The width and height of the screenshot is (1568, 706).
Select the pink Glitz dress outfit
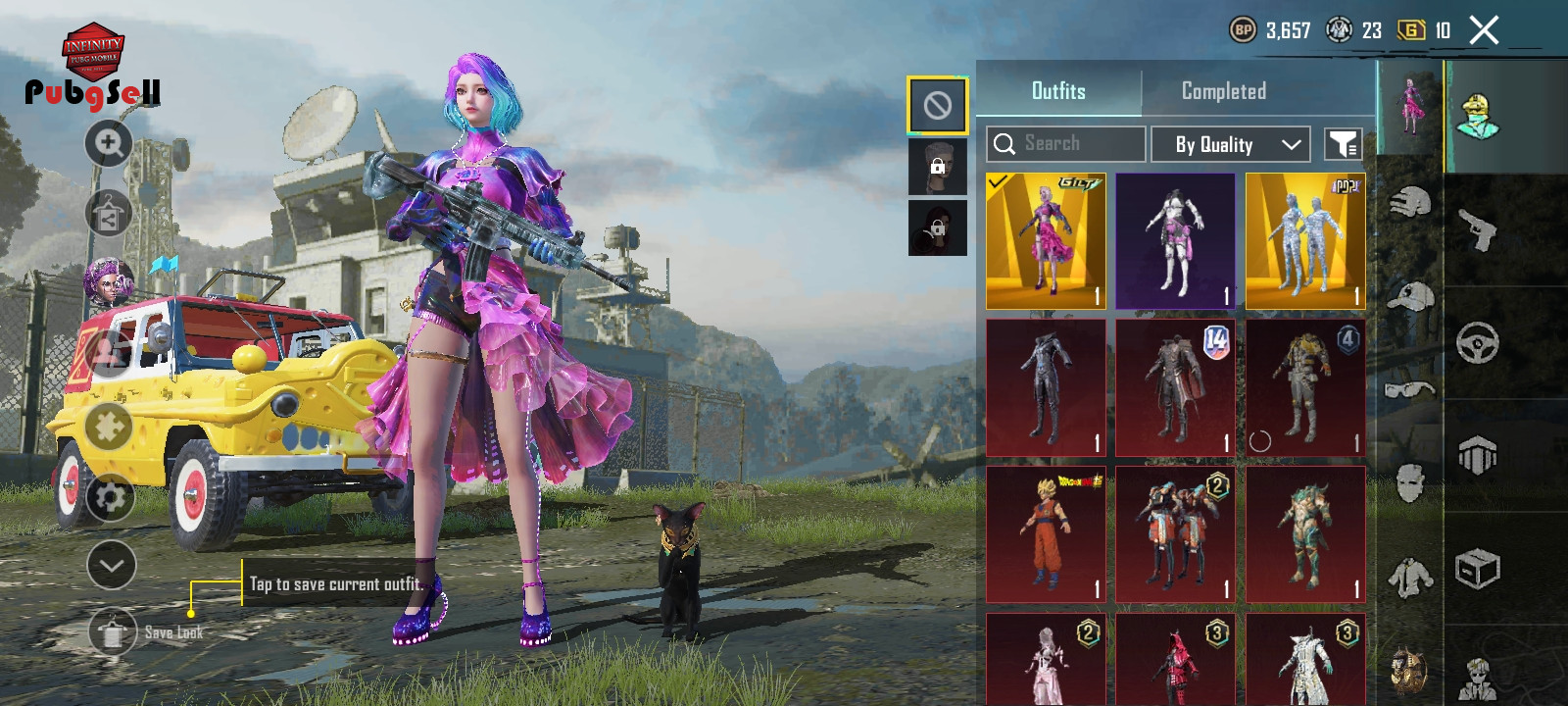(1046, 241)
